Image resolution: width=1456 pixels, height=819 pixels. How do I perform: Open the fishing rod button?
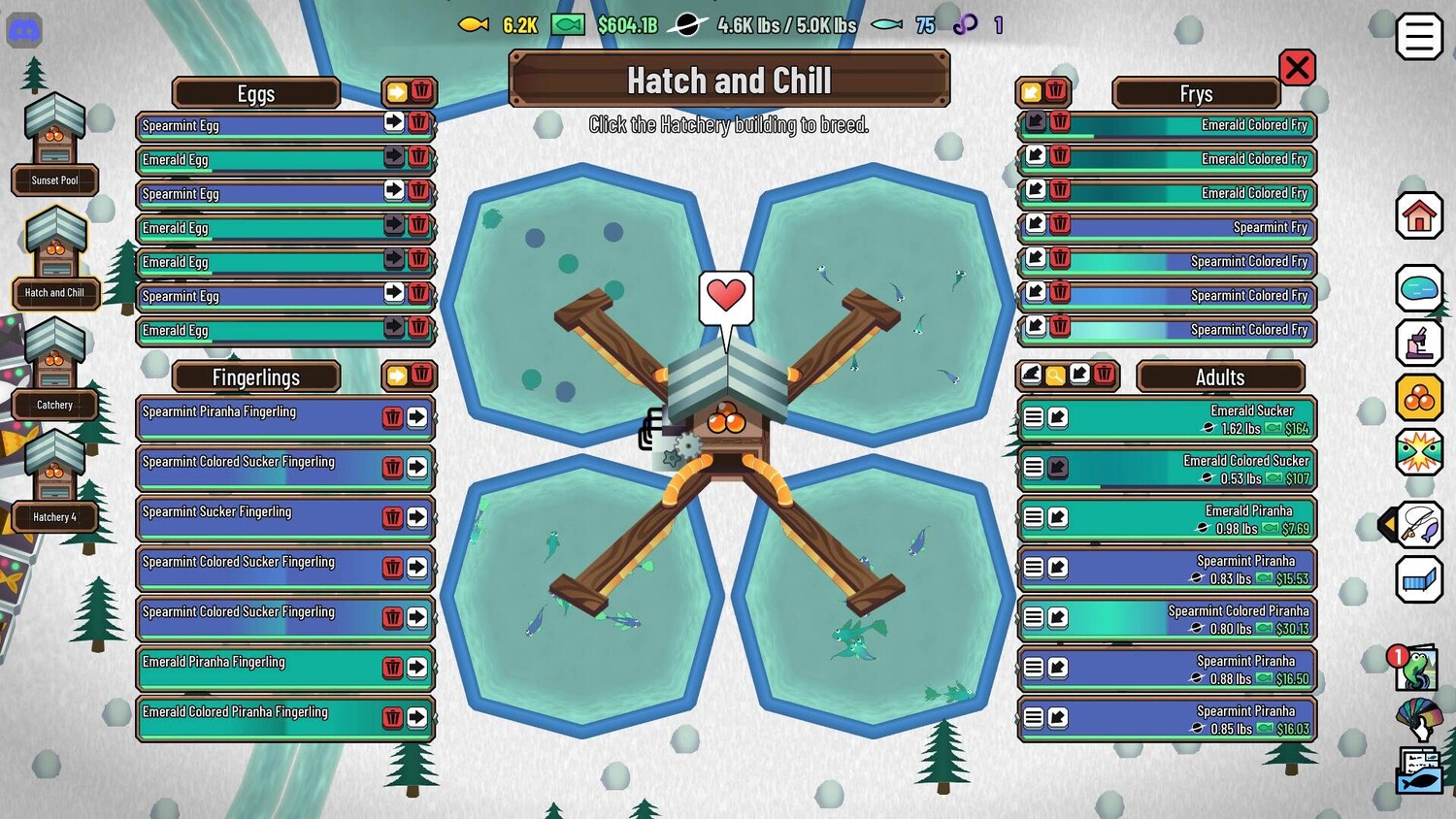pyautogui.click(x=1418, y=525)
